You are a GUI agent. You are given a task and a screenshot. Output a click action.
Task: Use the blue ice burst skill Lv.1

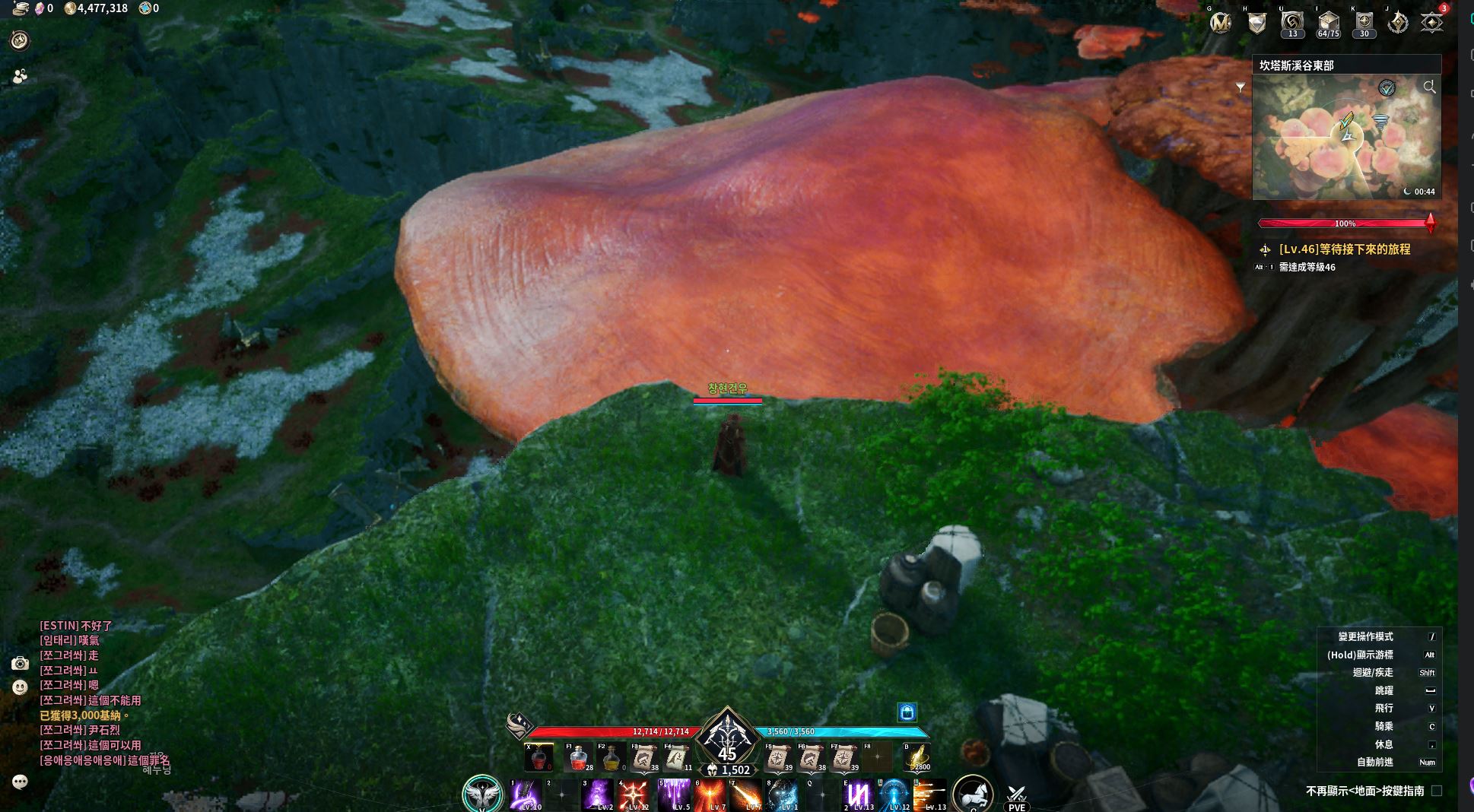782,795
